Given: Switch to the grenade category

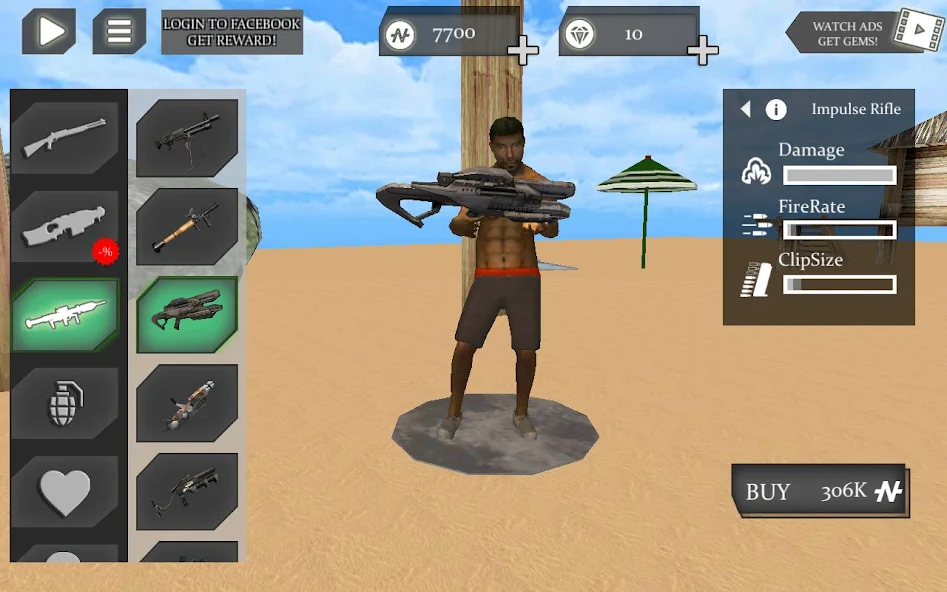Looking at the screenshot, I should click(65, 403).
